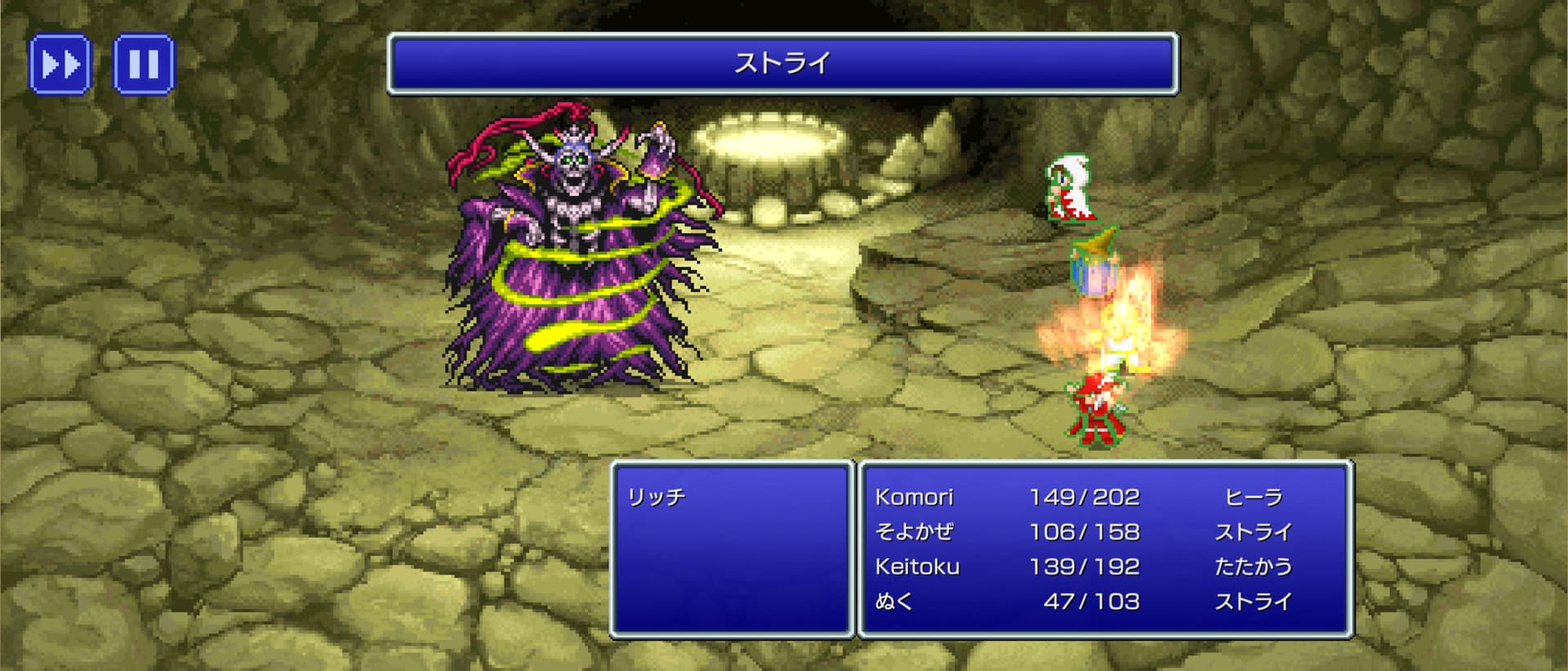The width and height of the screenshot is (1568, 671).
Task: Select Keitoku's party status row
Action: pos(1083,567)
